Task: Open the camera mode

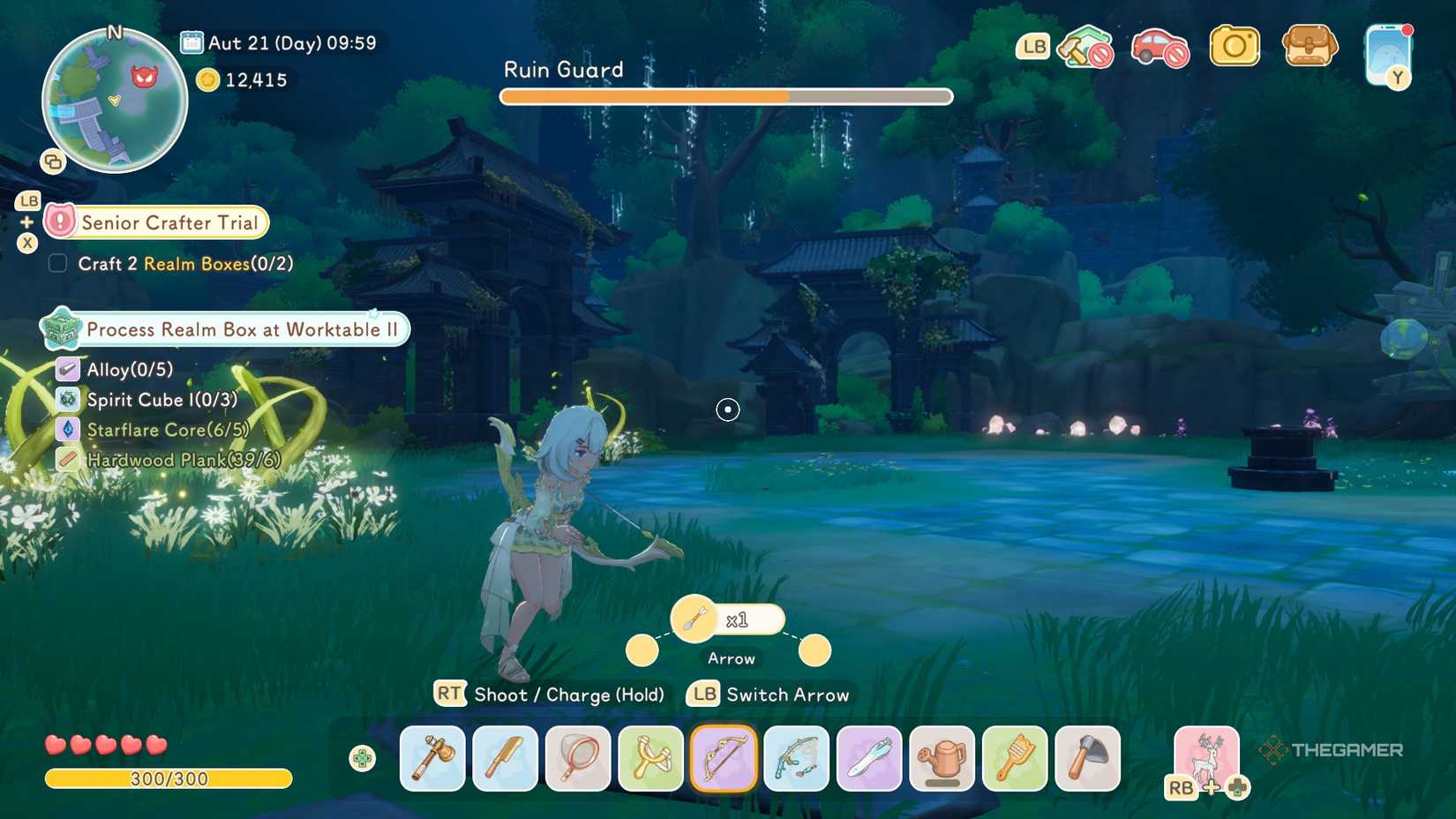Action: (1235, 46)
